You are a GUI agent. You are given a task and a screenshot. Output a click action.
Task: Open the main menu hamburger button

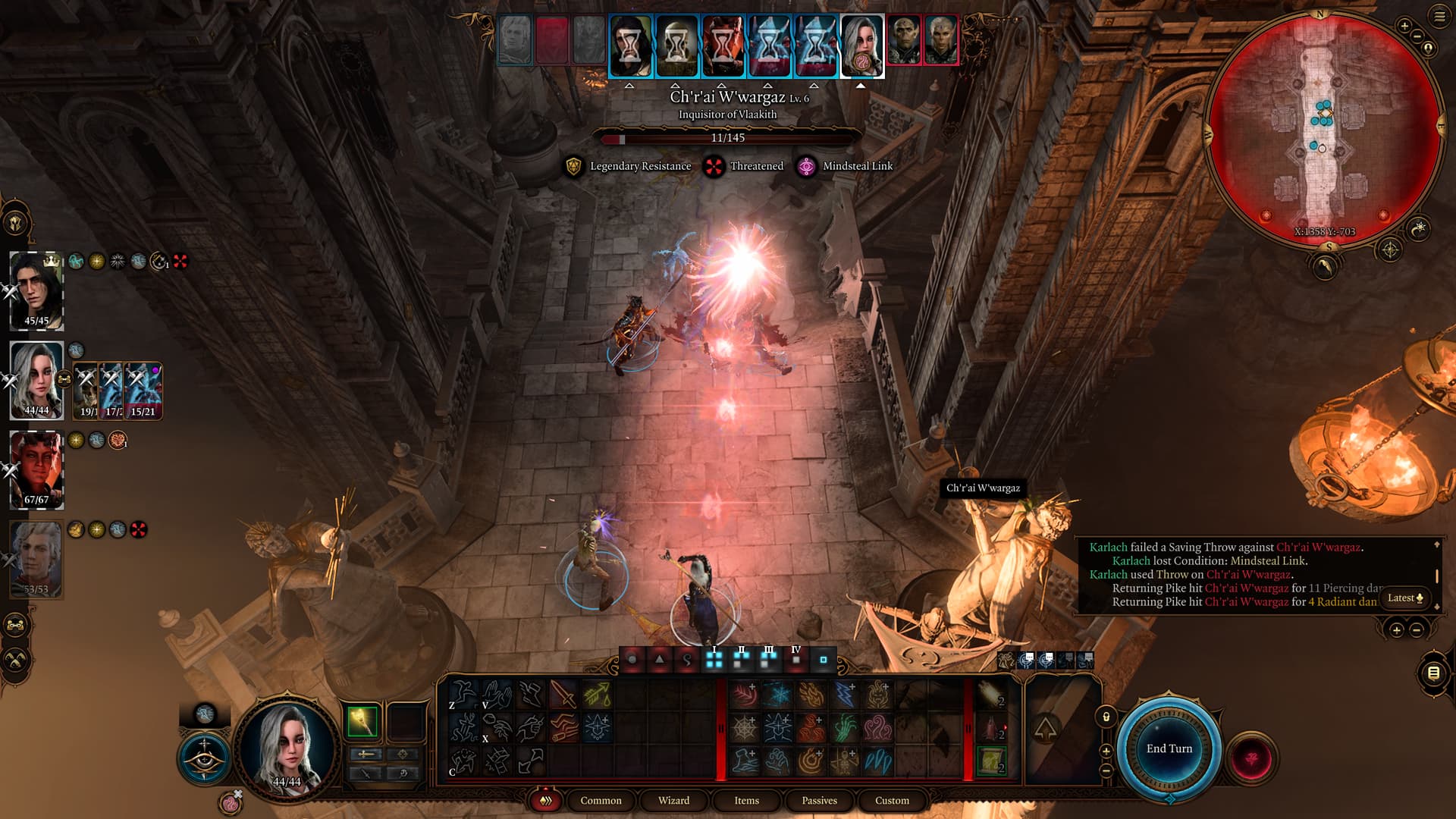(x=1439, y=16)
